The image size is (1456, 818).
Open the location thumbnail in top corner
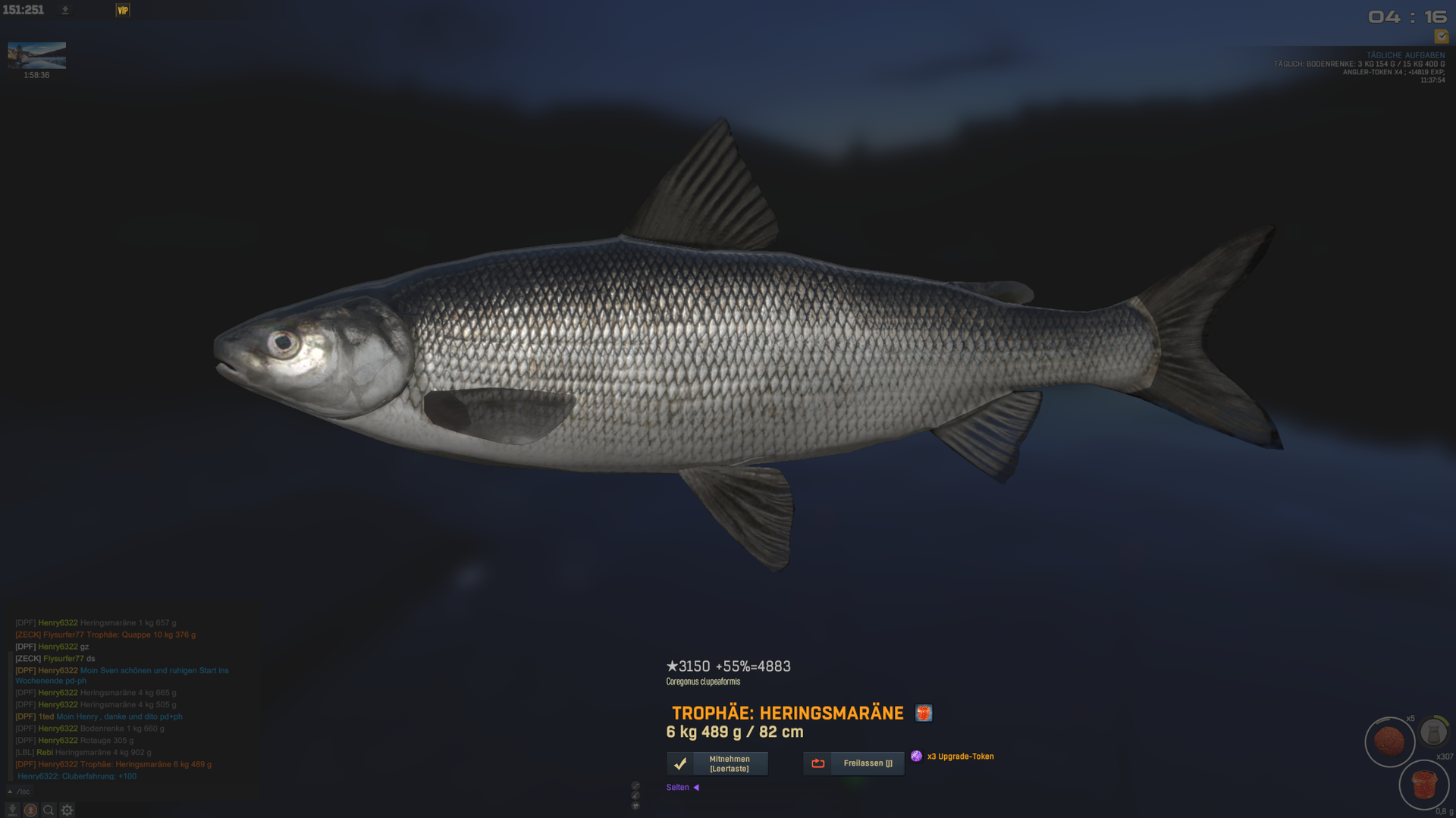[36, 55]
